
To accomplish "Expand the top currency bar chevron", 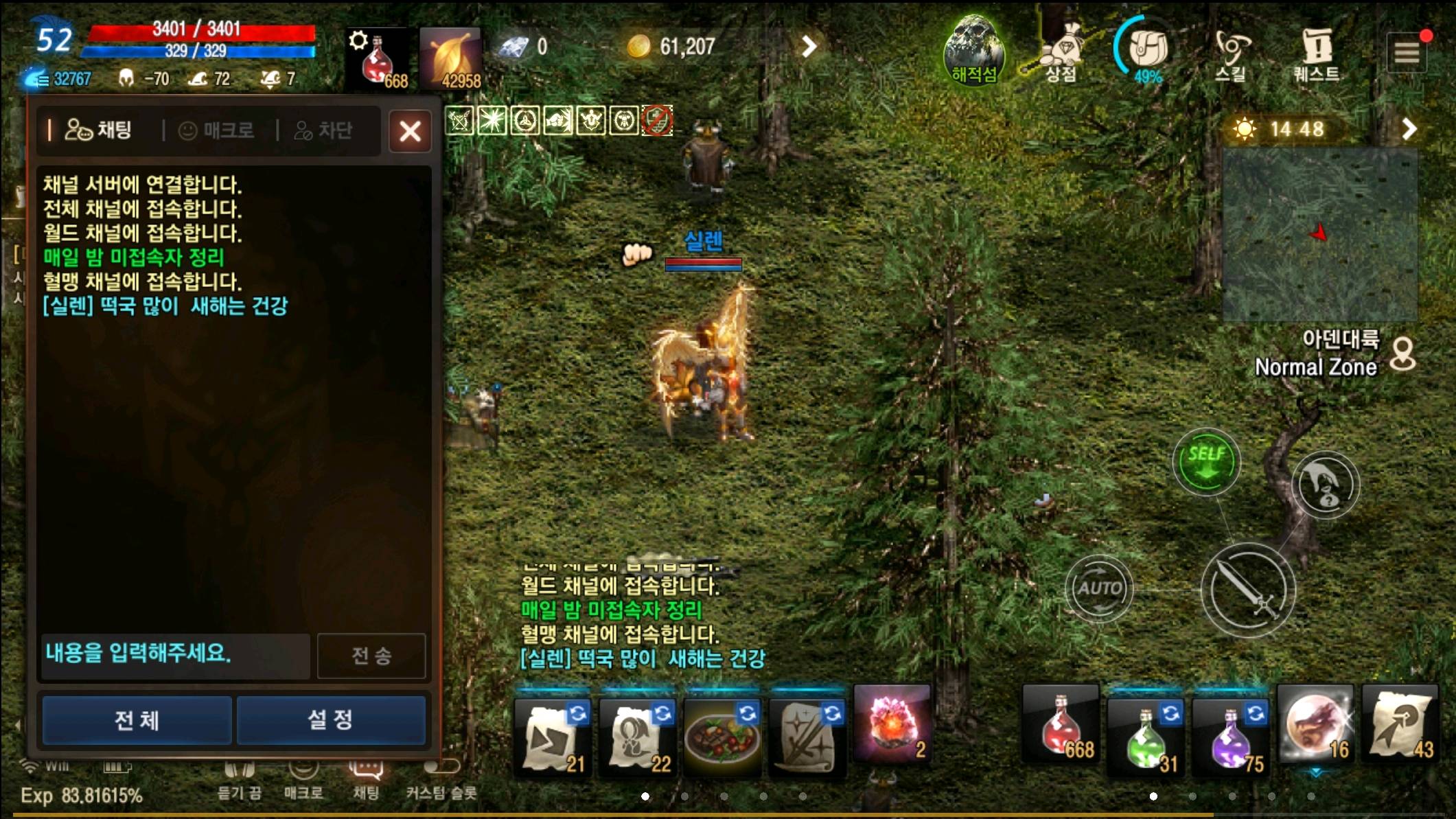I will tap(809, 45).
